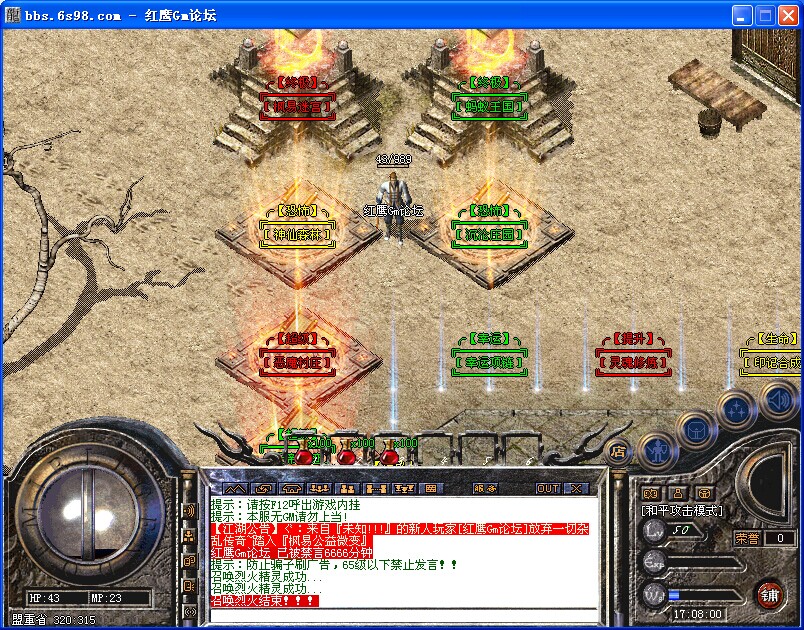The height and width of the screenshot is (630, 804).
Task: Switch the 和平攻击模式 attack mode label
Action: tap(681, 510)
